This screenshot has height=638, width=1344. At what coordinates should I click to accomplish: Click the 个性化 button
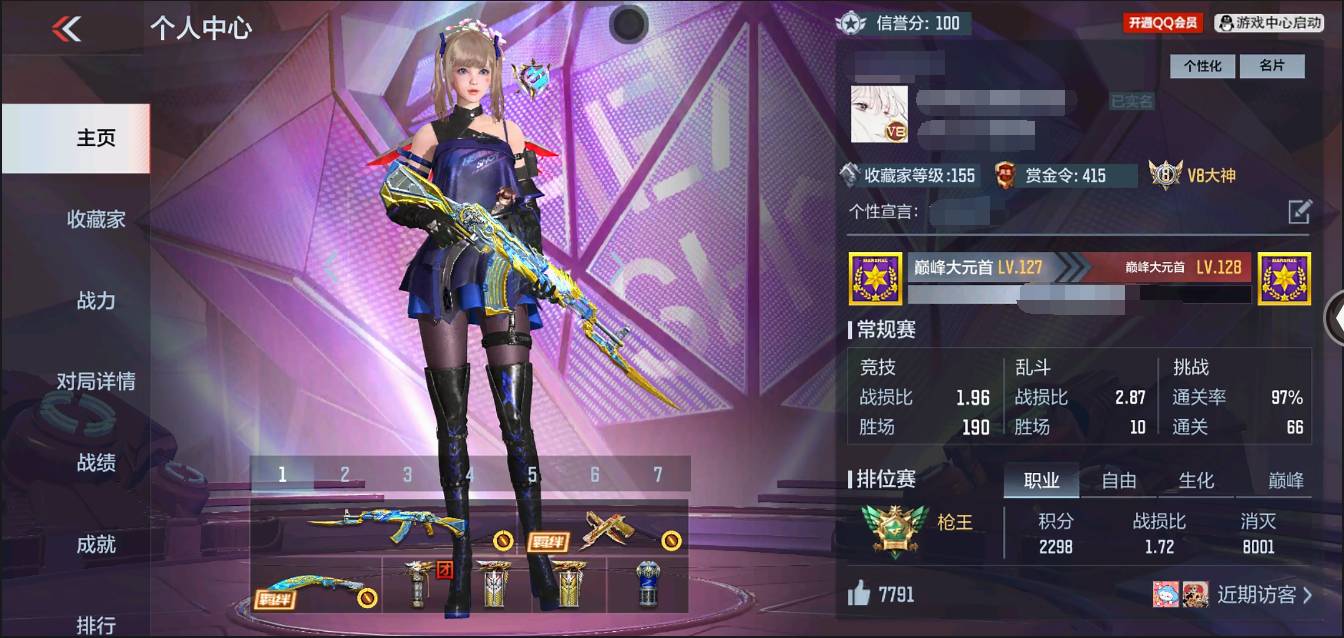(x=1203, y=66)
